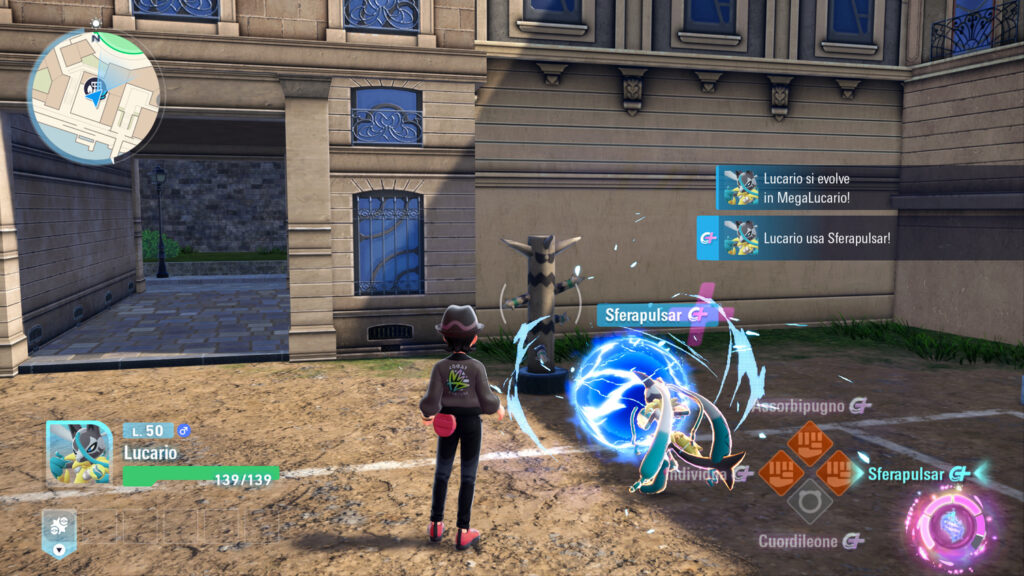Select the Lucario portrait

click(79, 452)
